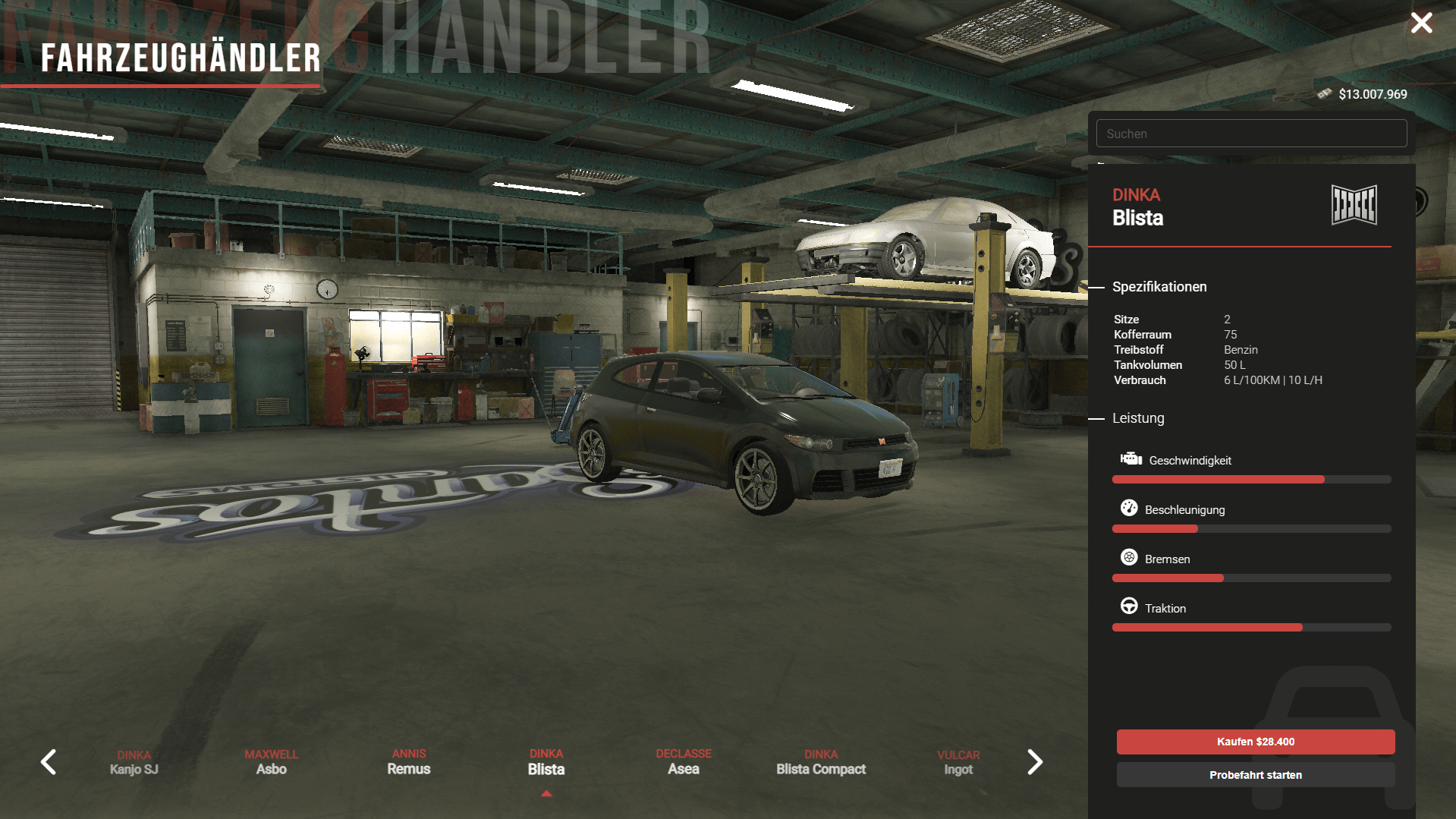Select the highlighted Dinka Blista in carousel
Viewport: 1456px width, 819px height.
(546, 762)
